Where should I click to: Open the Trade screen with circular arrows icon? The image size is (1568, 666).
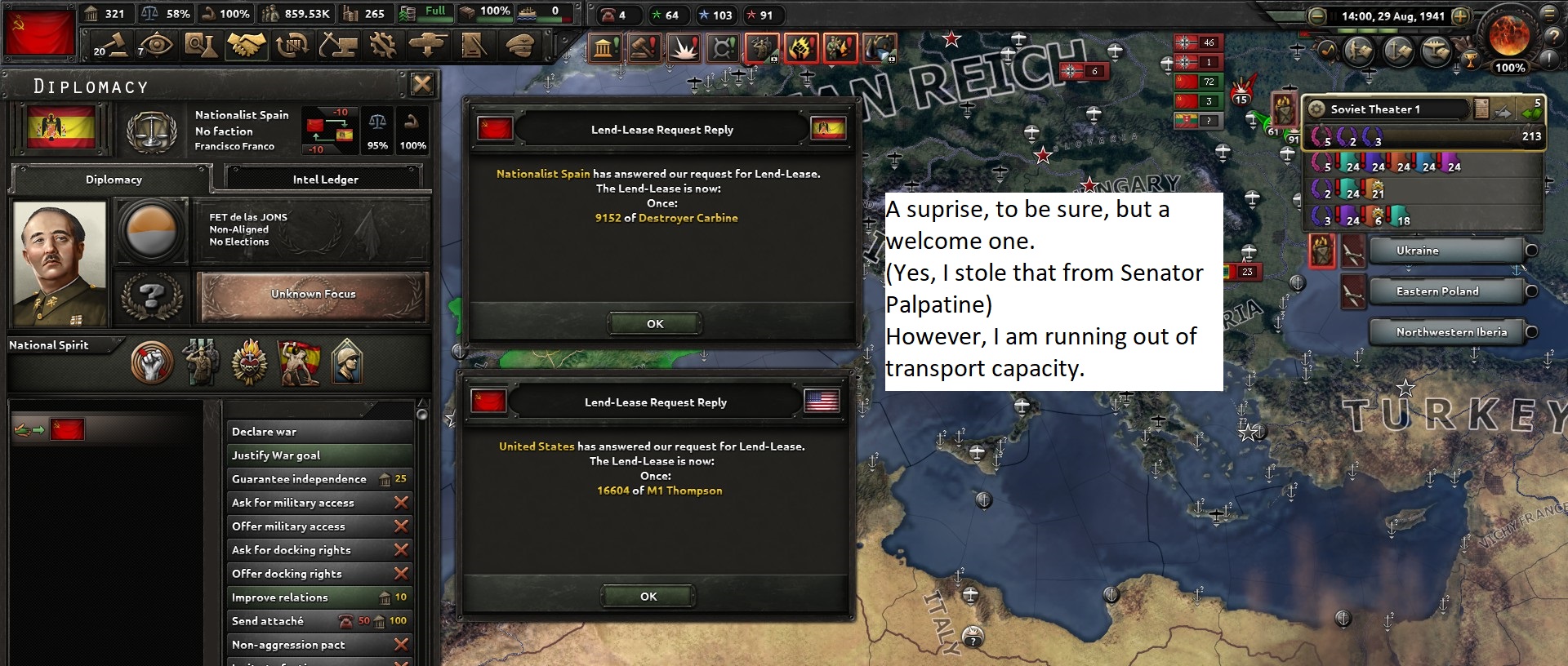click(291, 45)
